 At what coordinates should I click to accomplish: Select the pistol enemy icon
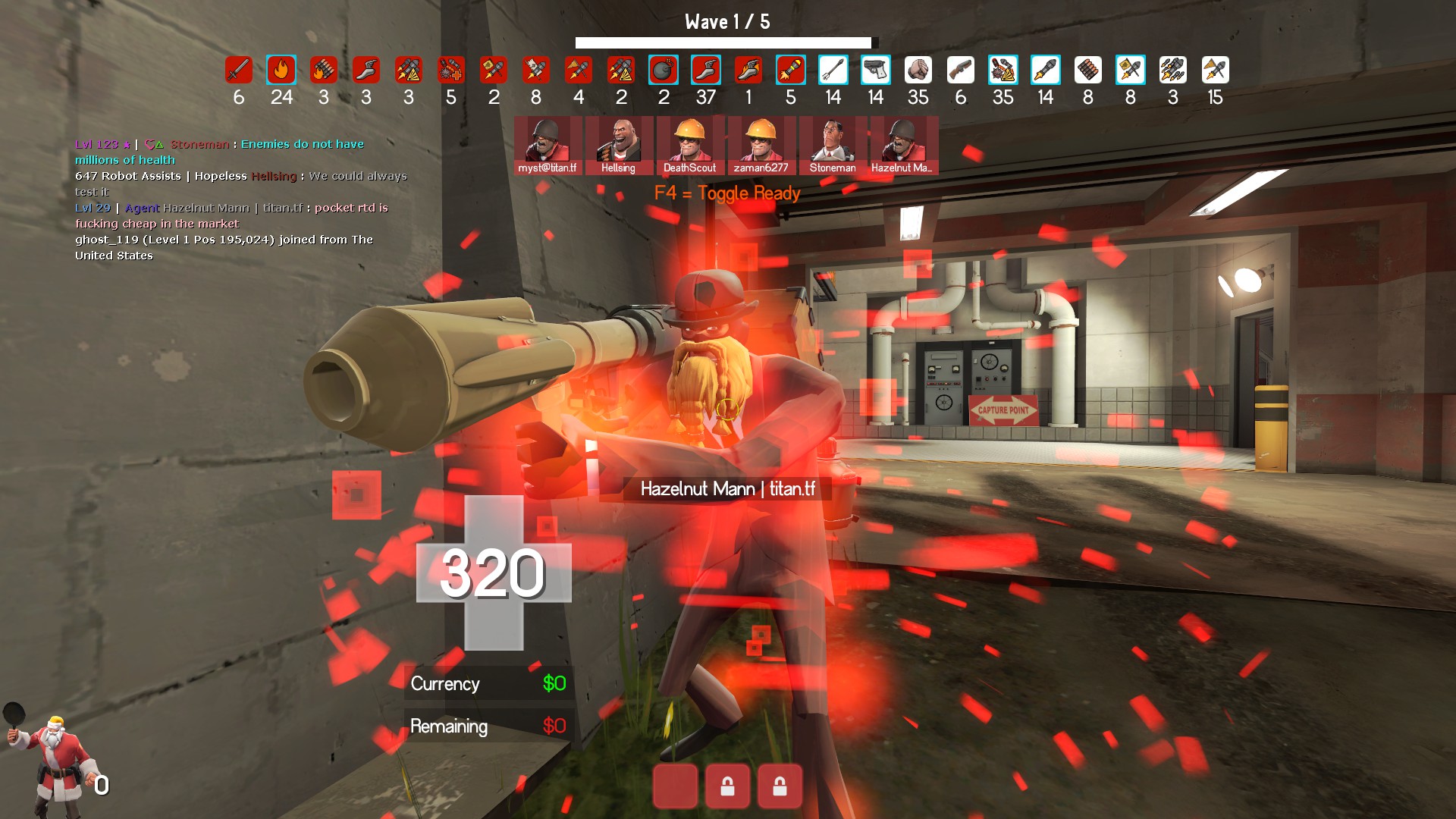tap(875, 71)
